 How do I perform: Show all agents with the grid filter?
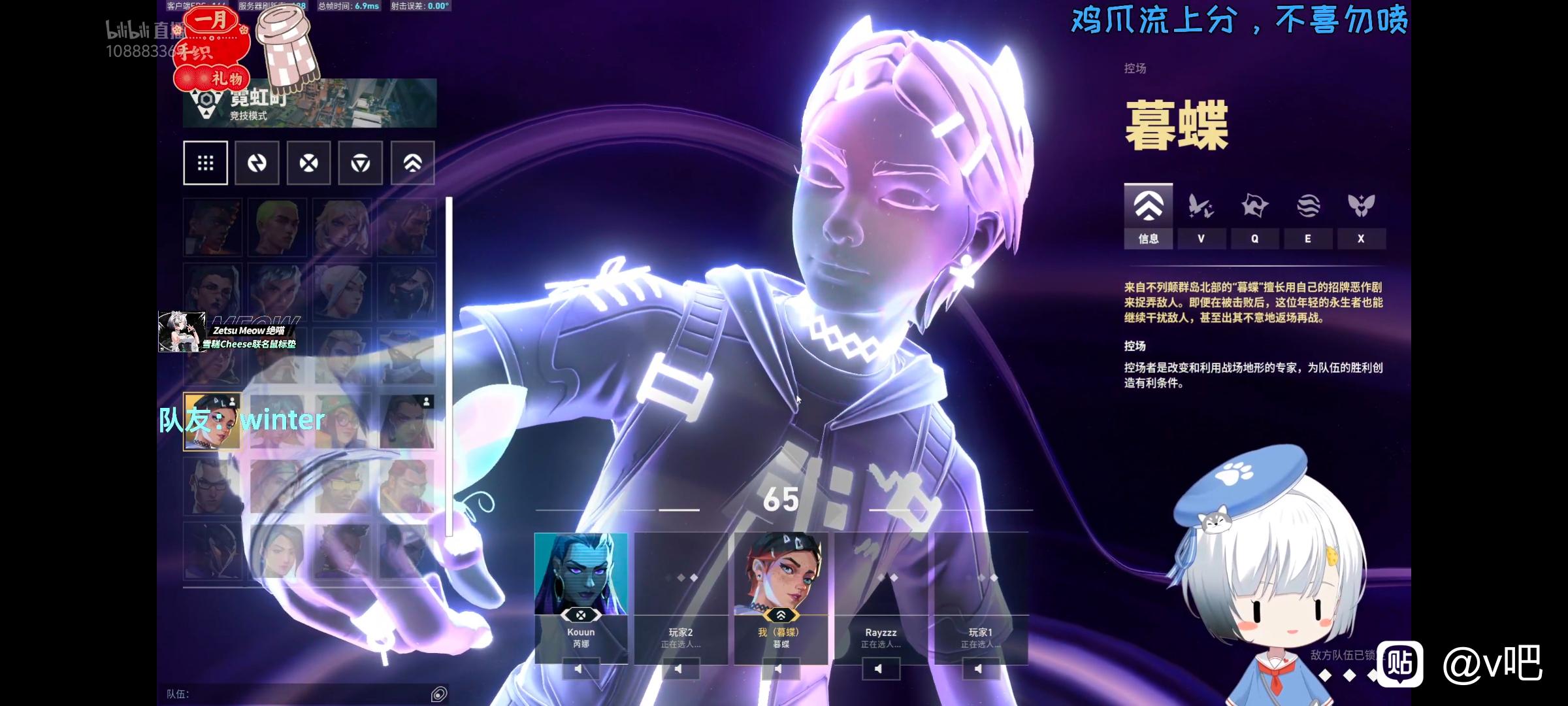click(205, 163)
